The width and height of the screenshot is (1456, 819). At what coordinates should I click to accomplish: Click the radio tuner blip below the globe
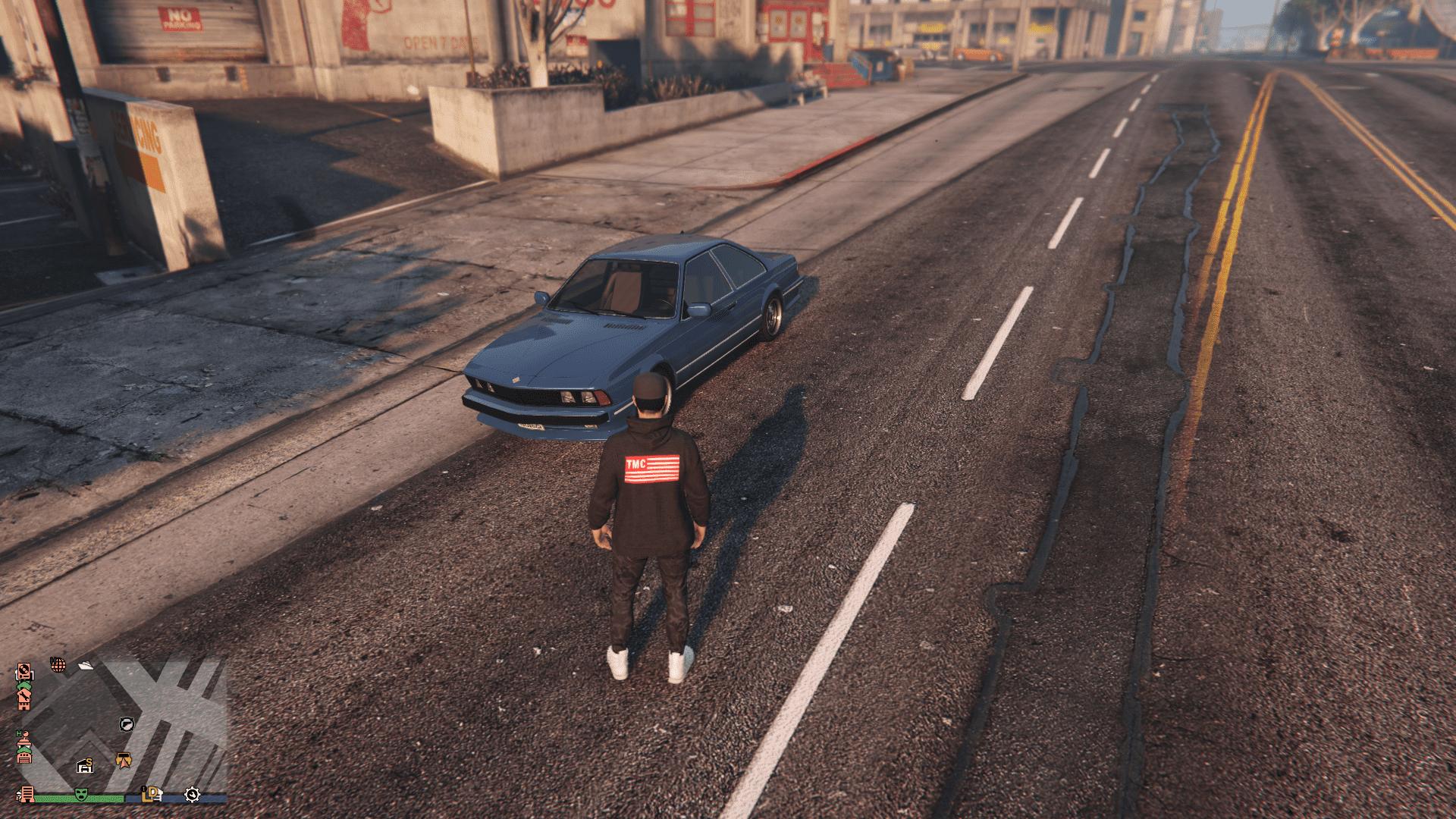(24, 673)
